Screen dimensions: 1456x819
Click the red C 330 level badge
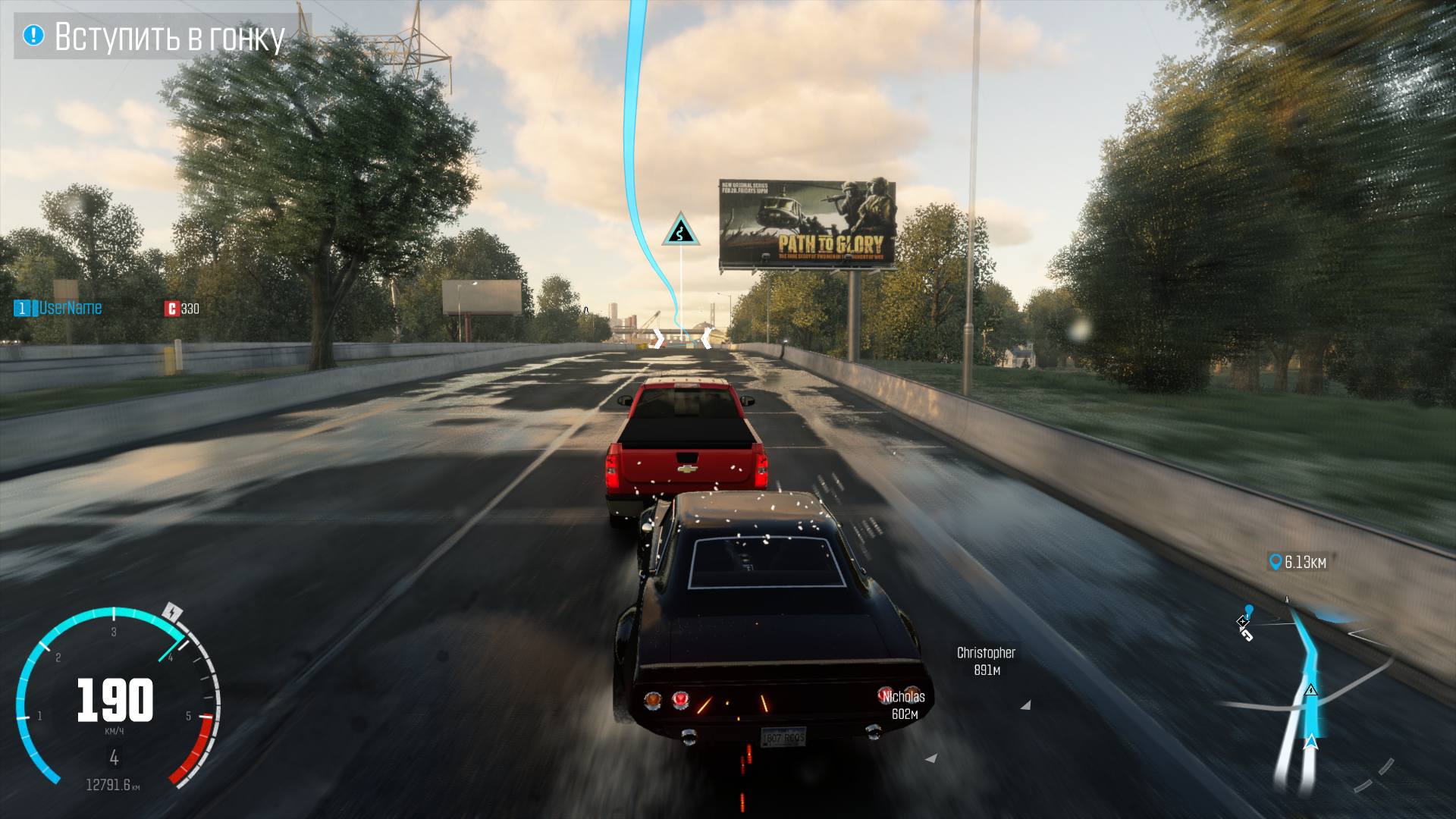[x=182, y=309]
